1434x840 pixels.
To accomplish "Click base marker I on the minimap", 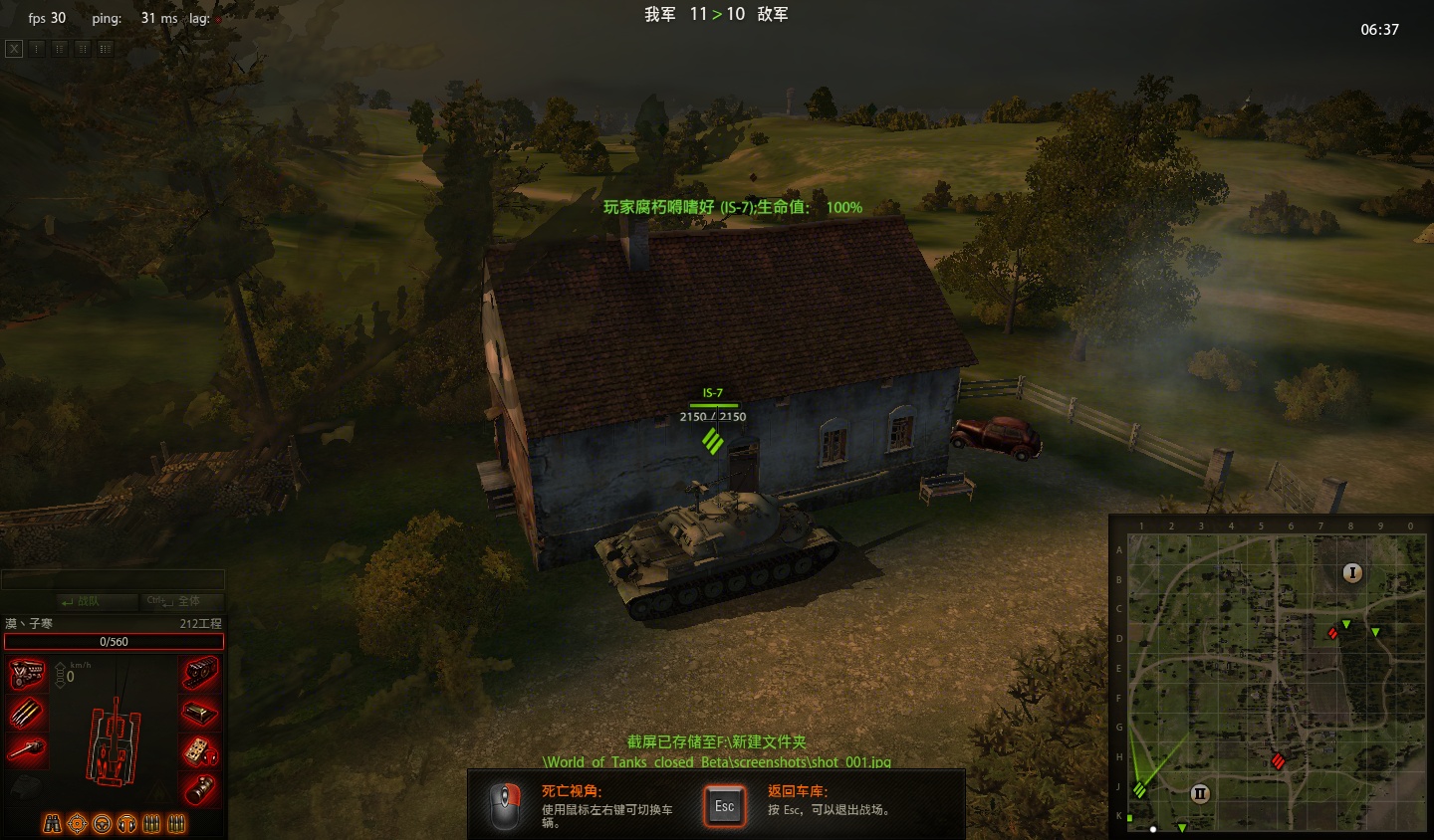I will point(1352,572).
